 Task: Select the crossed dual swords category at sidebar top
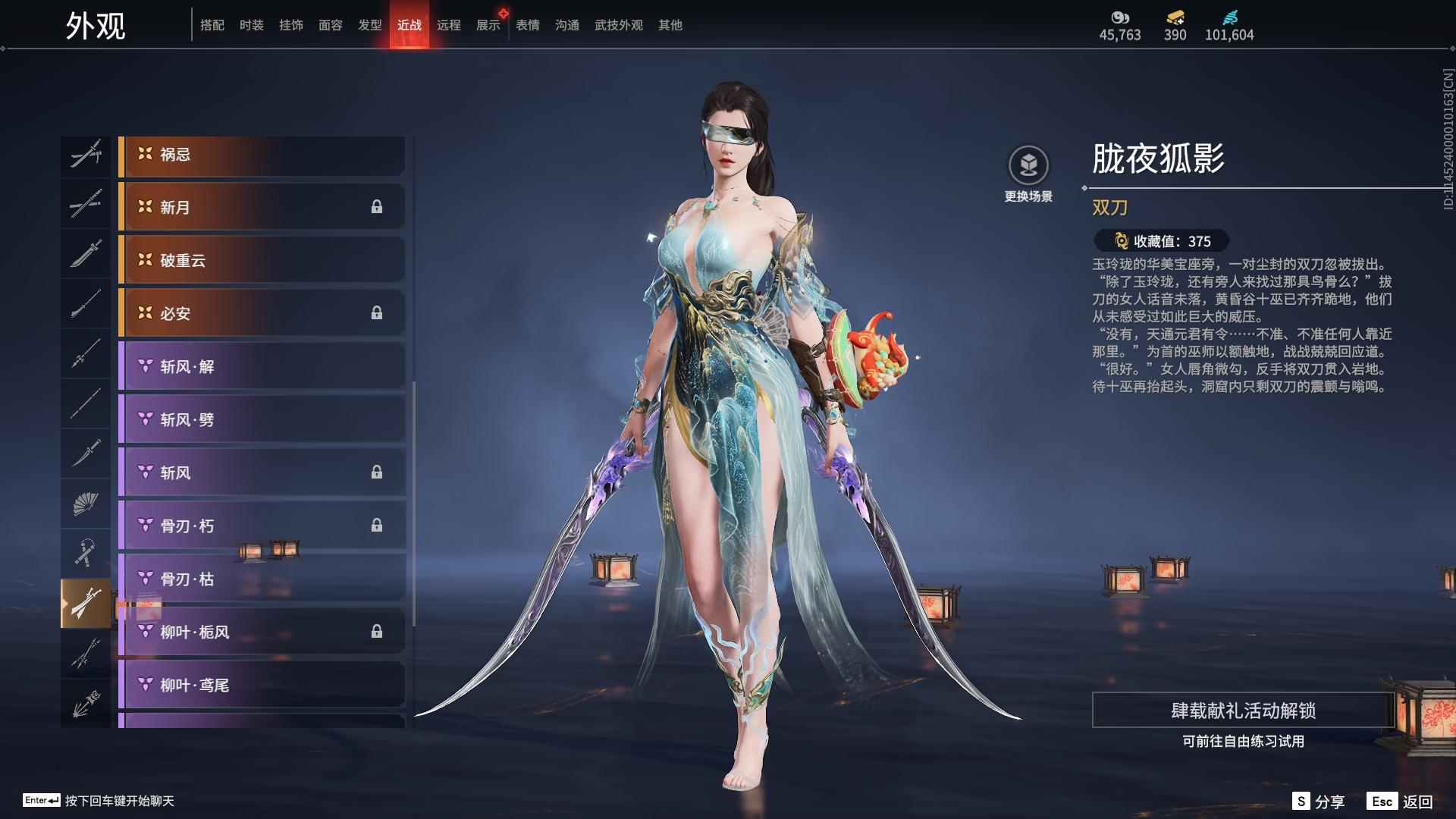[86, 155]
